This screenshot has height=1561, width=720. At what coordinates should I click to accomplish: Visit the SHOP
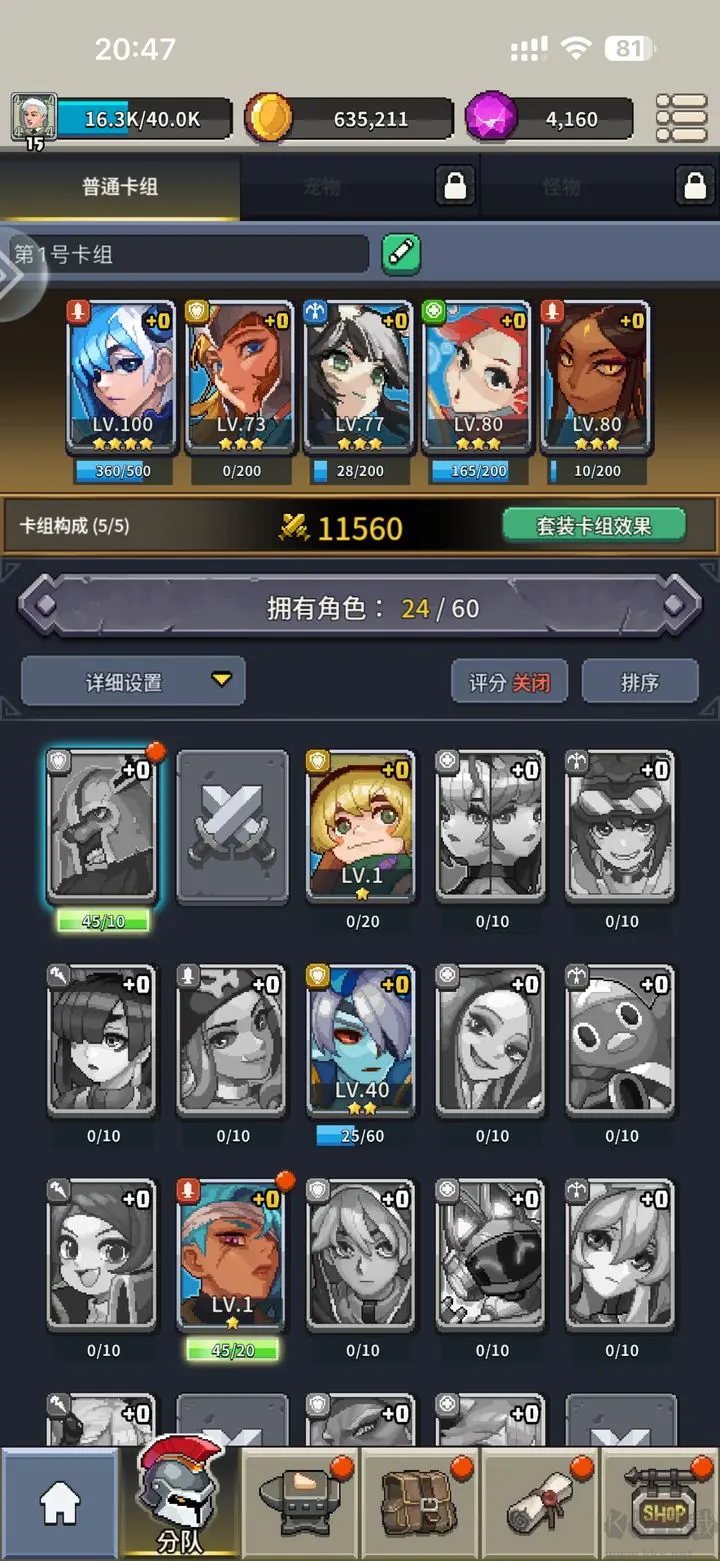(x=662, y=1504)
